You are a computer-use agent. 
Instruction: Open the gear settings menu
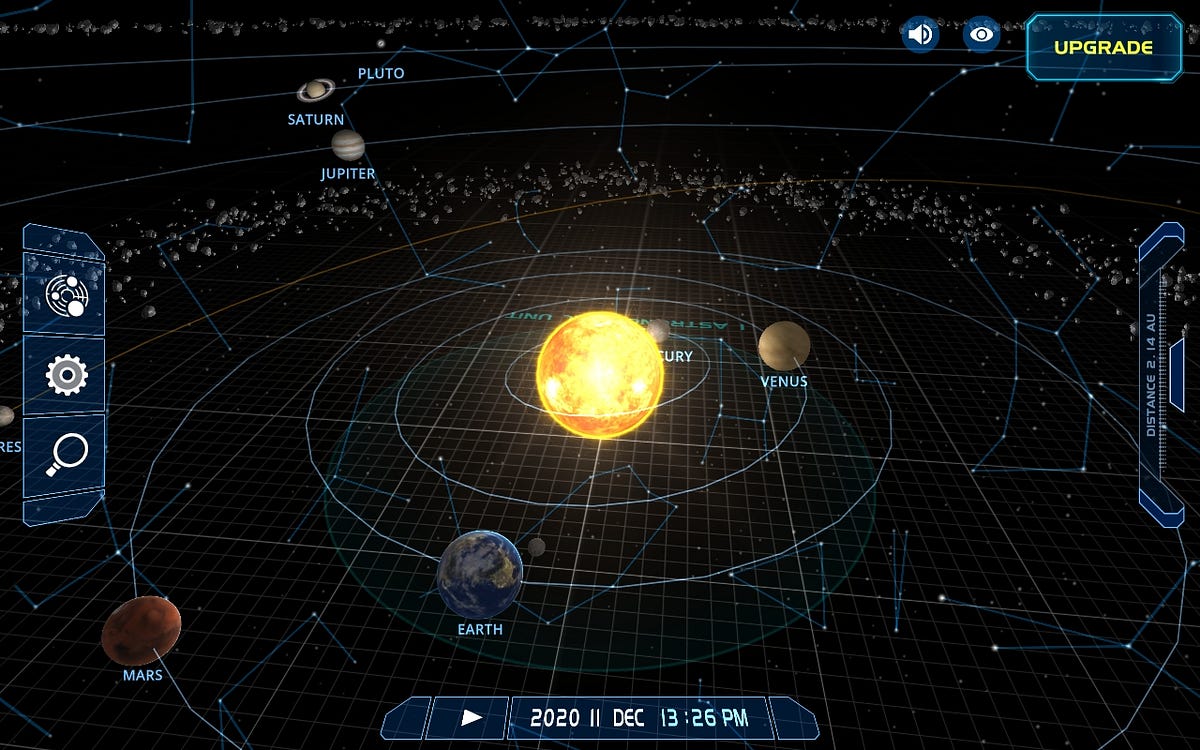tap(66, 375)
